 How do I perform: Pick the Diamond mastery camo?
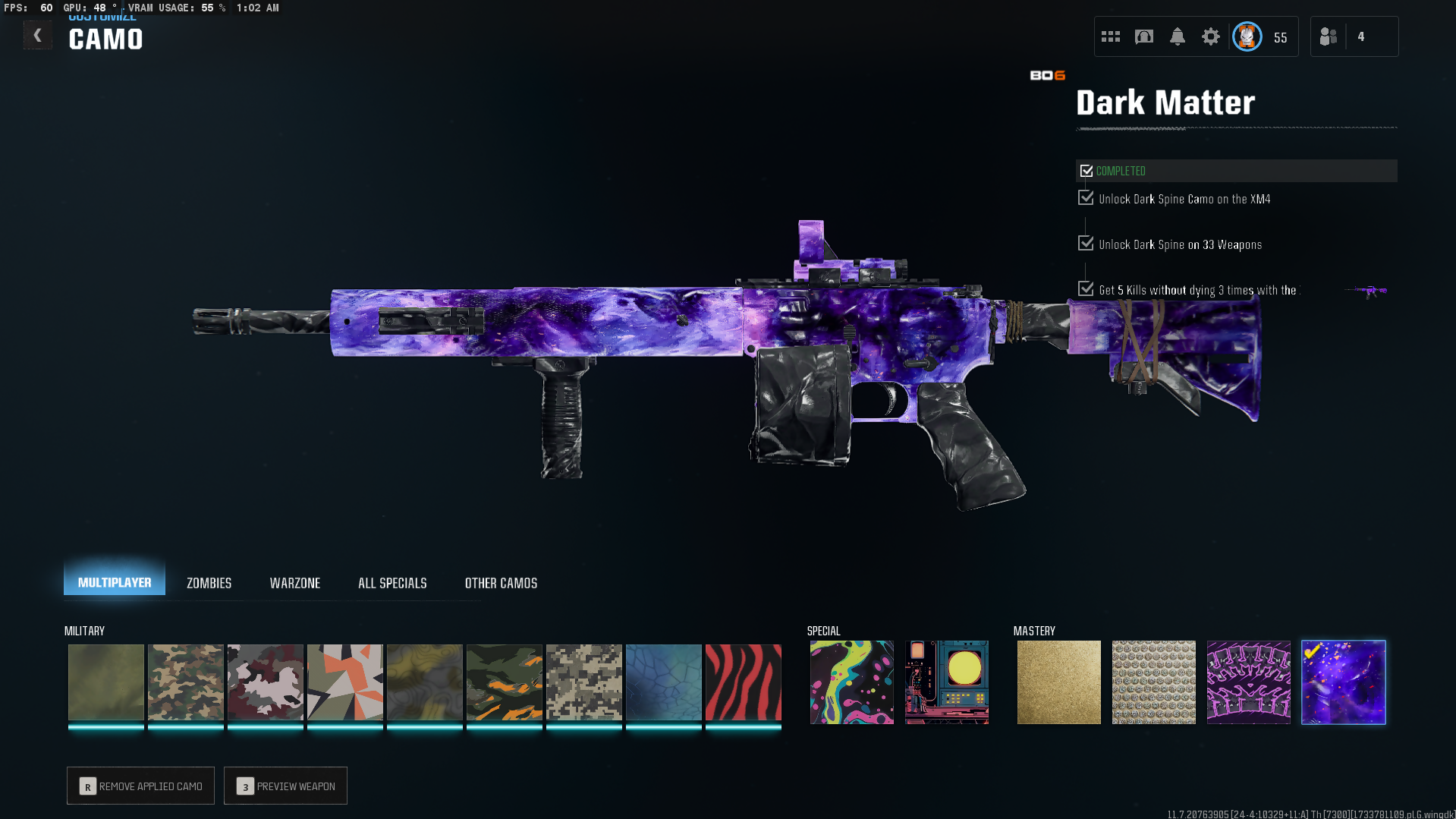point(1153,682)
